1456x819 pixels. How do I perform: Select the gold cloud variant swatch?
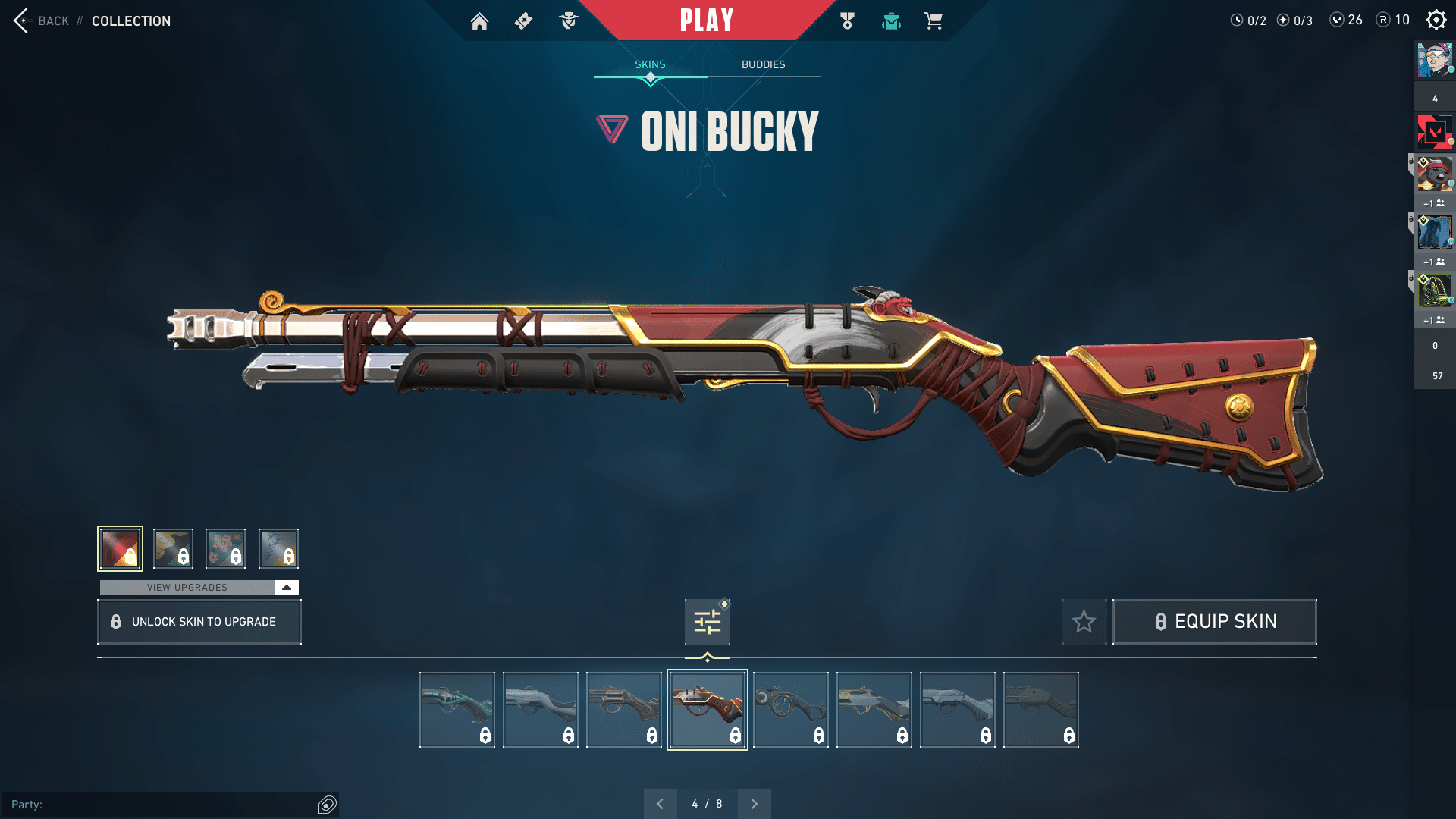pyautogui.click(x=173, y=548)
